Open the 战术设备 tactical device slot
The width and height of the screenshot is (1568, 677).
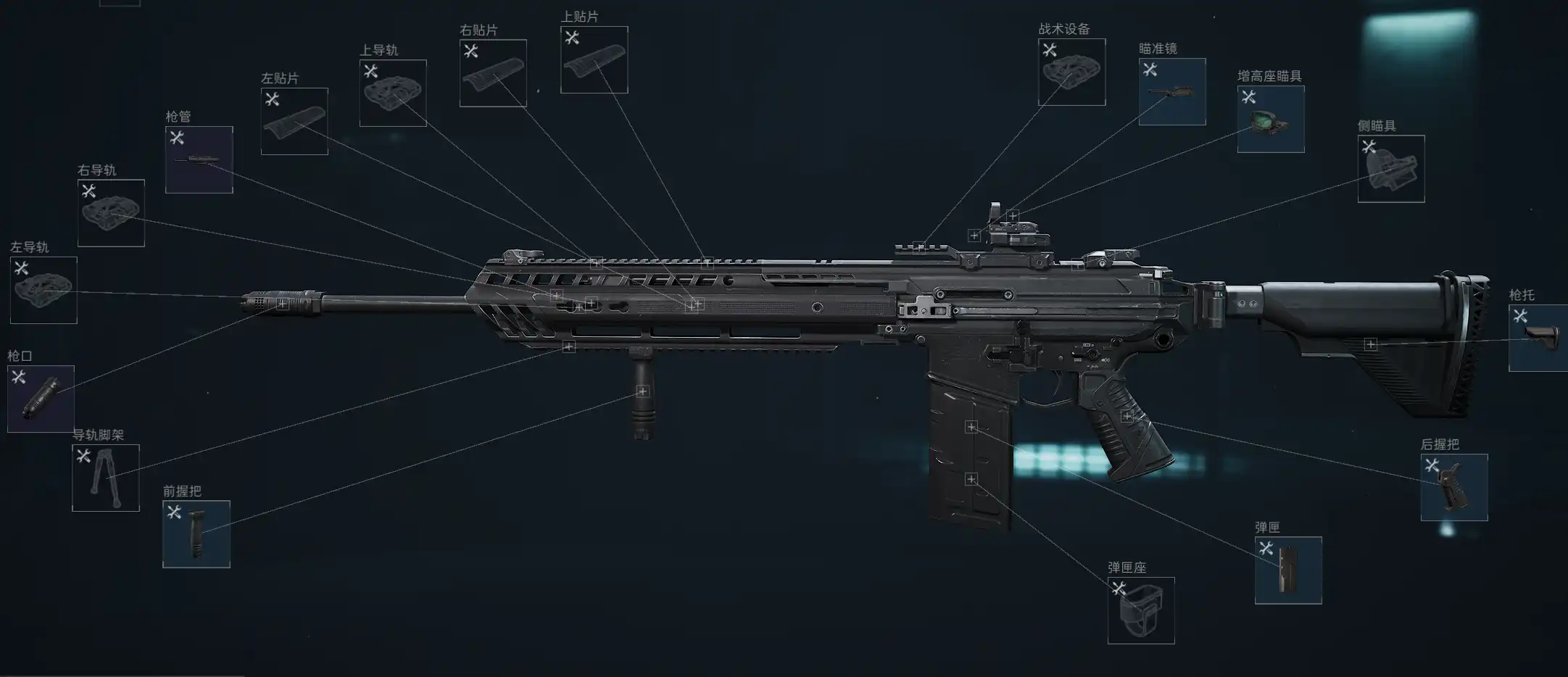(1071, 72)
